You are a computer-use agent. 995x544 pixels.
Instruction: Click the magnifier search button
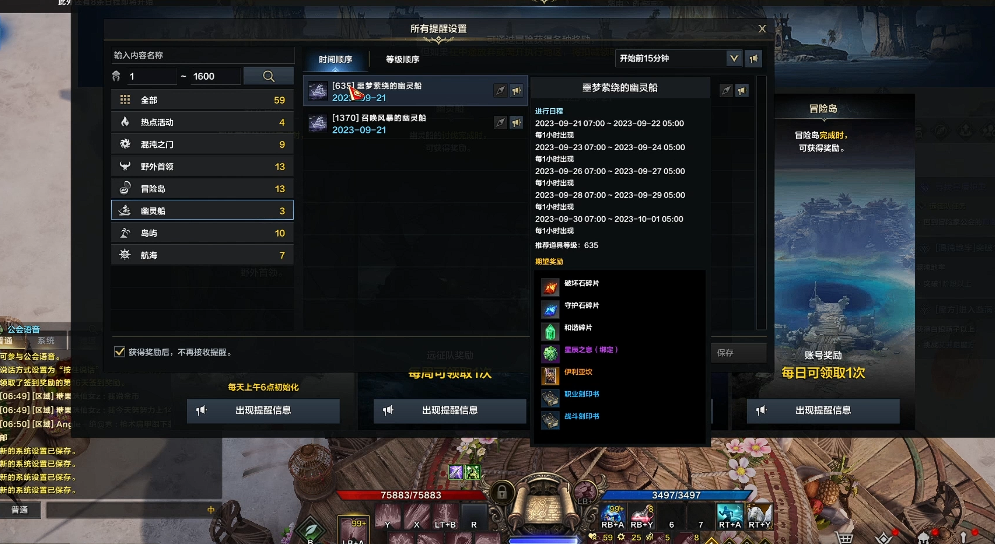point(269,76)
